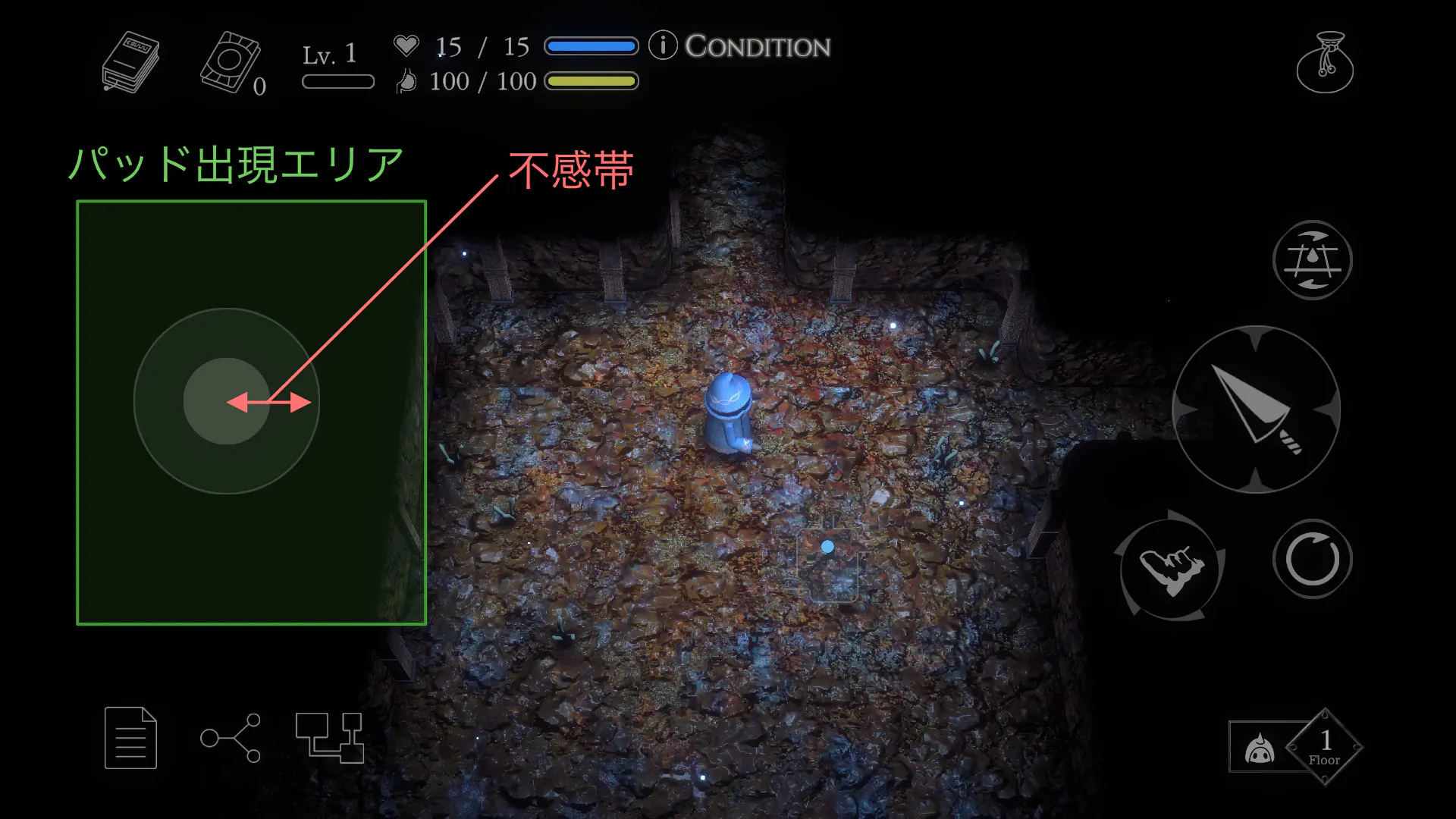
Task: Open the spellbook icon
Action: 130,62
